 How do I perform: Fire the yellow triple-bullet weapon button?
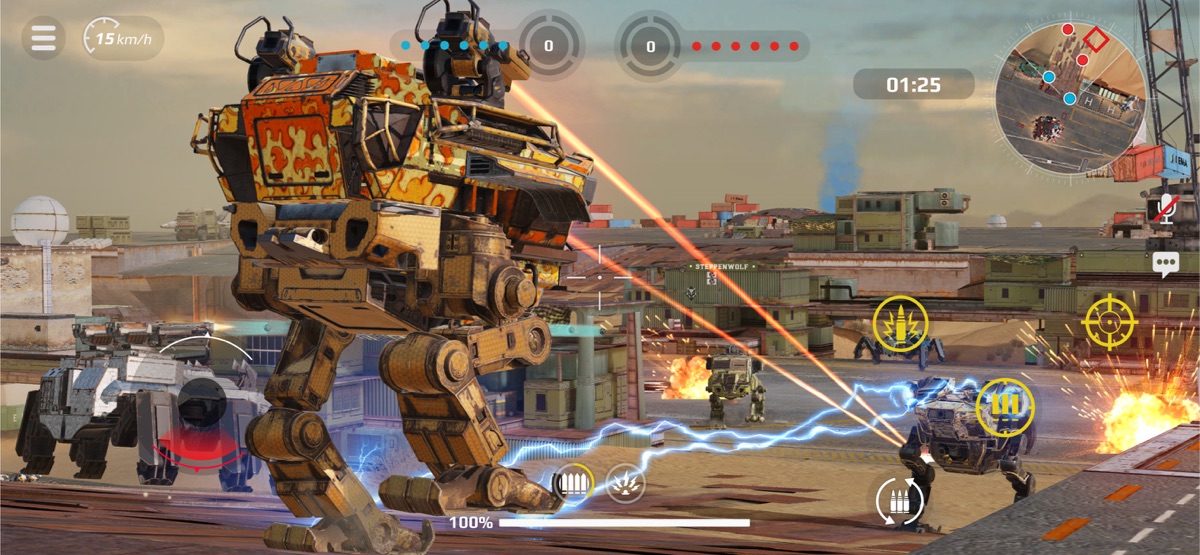pyautogui.click(x=1004, y=408)
